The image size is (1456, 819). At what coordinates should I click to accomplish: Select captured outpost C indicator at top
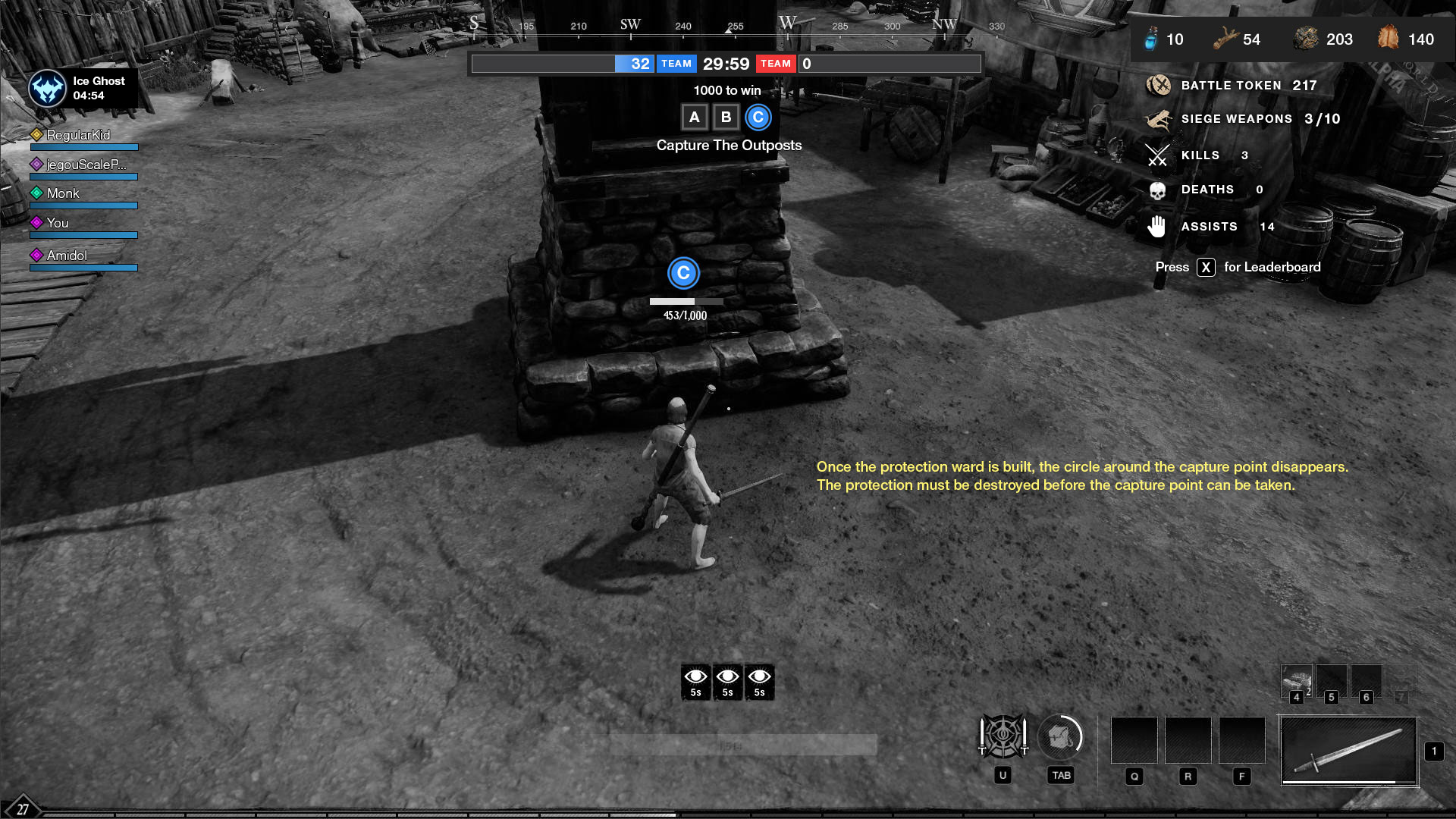tap(758, 118)
